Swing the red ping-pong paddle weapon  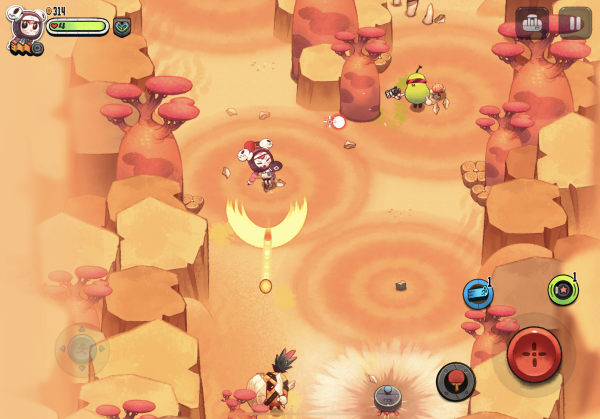point(455,380)
